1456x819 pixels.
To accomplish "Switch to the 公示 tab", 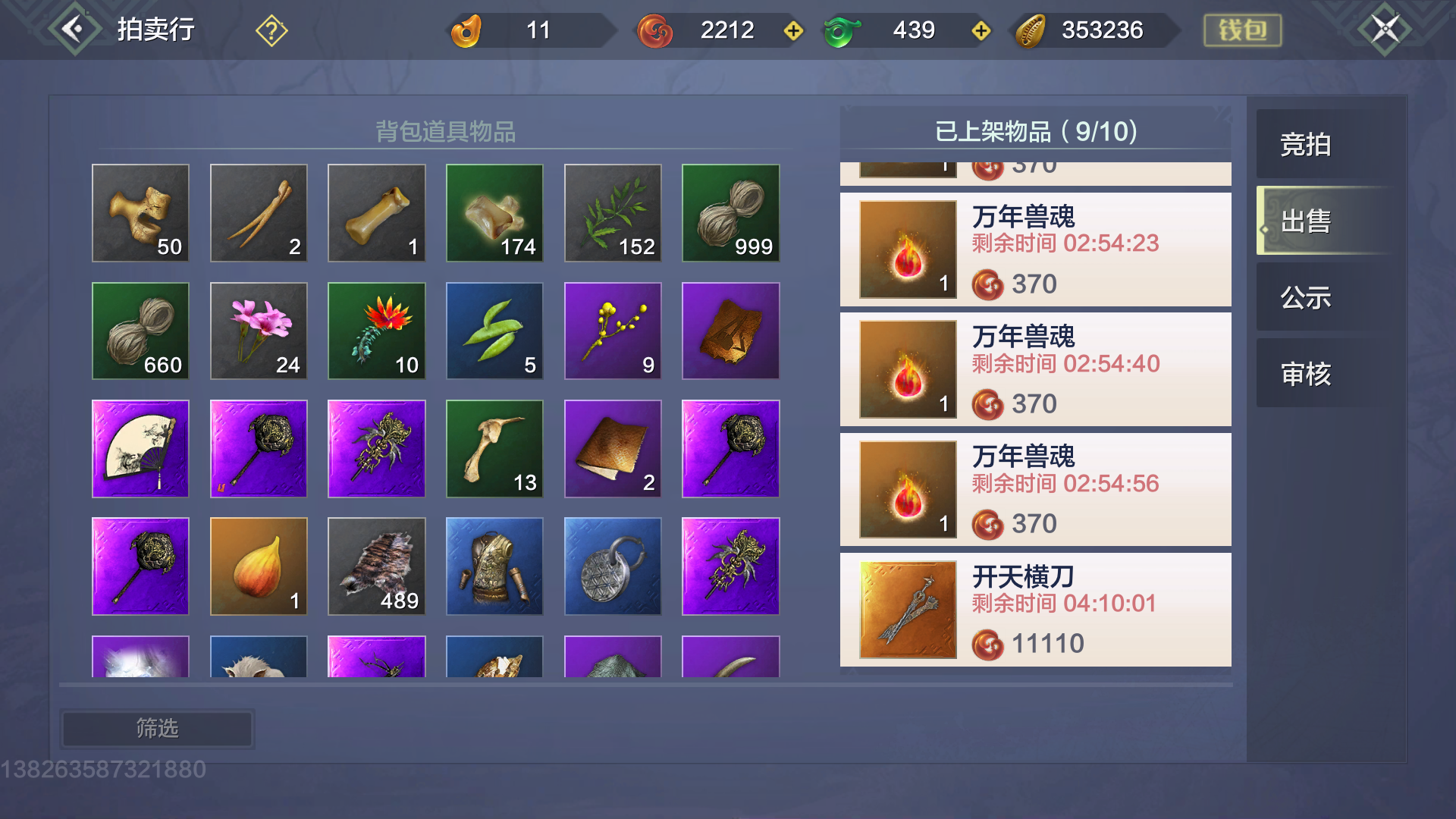I will pos(1304,298).
